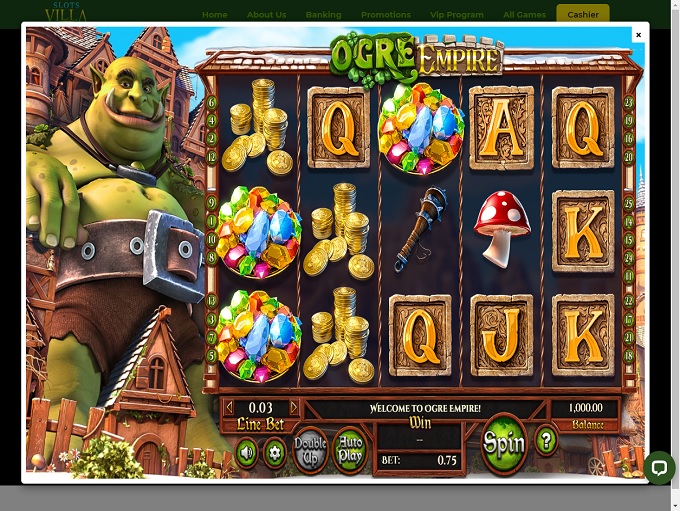Activate the Double Up gamble
680x511 pixels.
click(x=310, y=452)
